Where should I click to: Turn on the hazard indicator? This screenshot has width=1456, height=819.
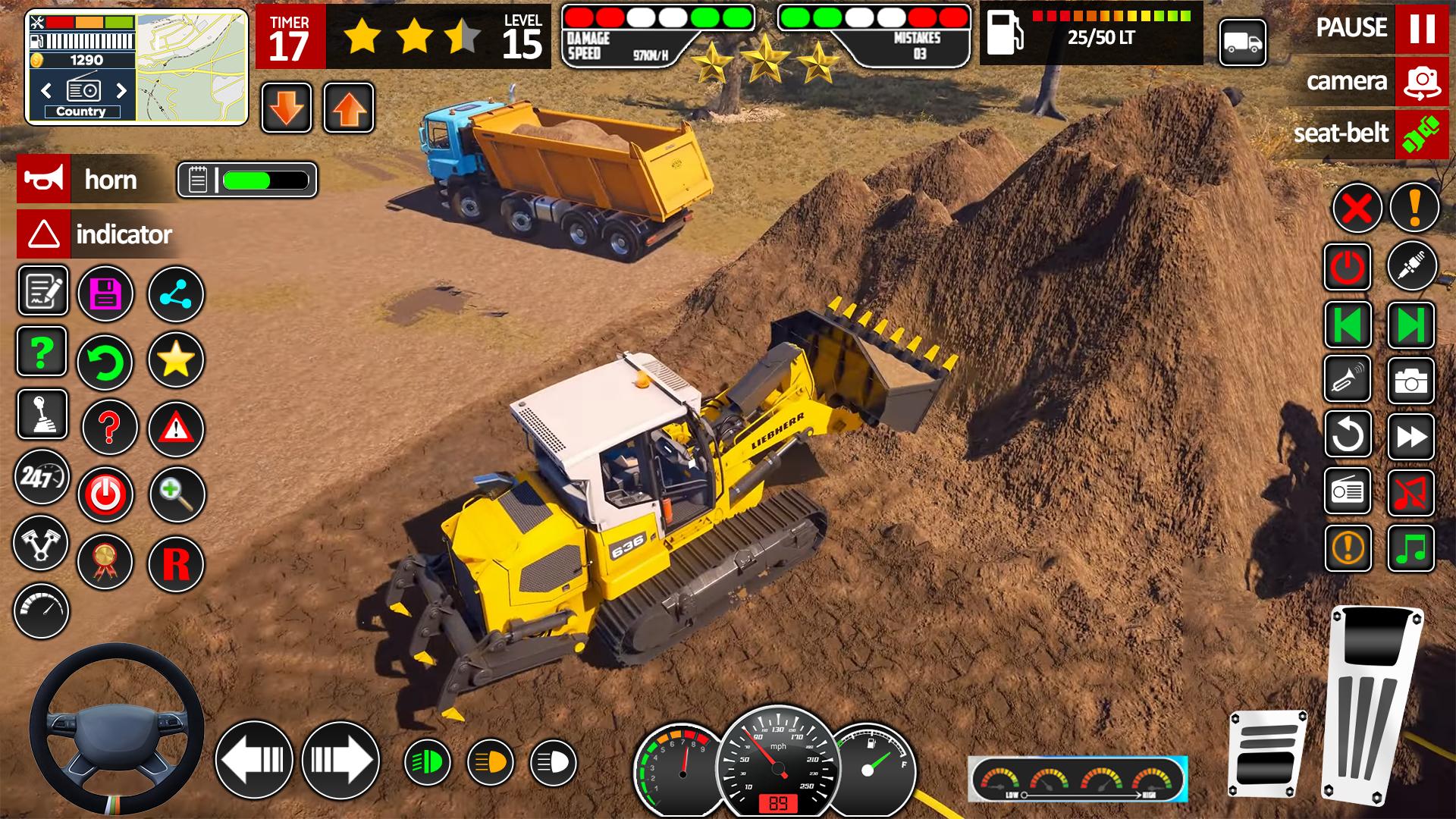(44, 234)
